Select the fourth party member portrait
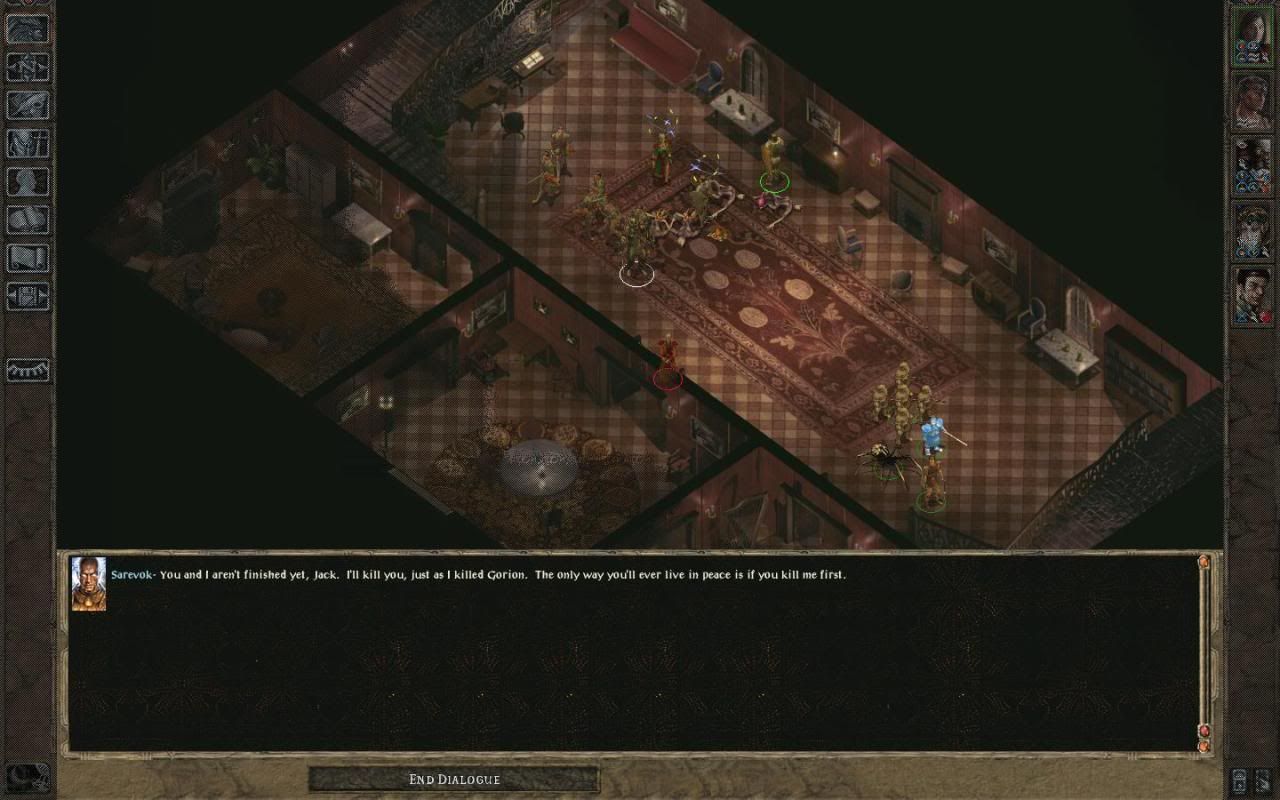The image size is (1280, 800). click(x=1251, y=230)
